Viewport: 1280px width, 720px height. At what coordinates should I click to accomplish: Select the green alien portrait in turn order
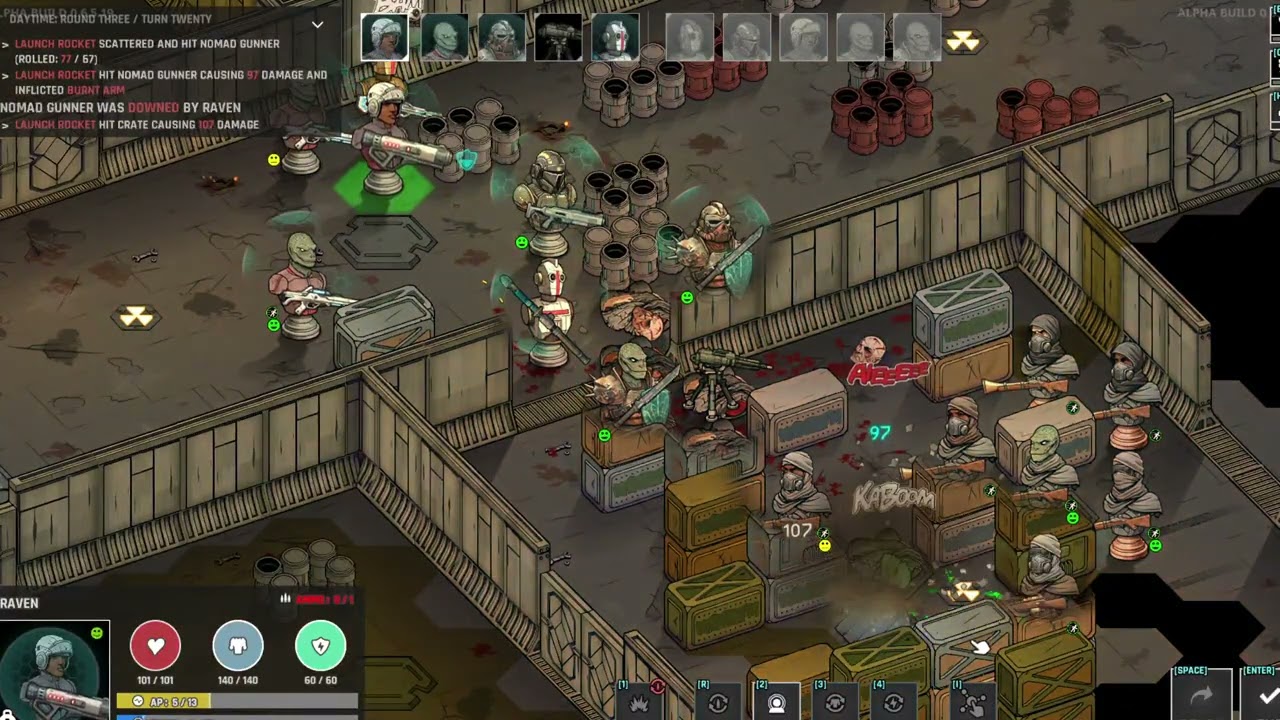coord(444,38)
